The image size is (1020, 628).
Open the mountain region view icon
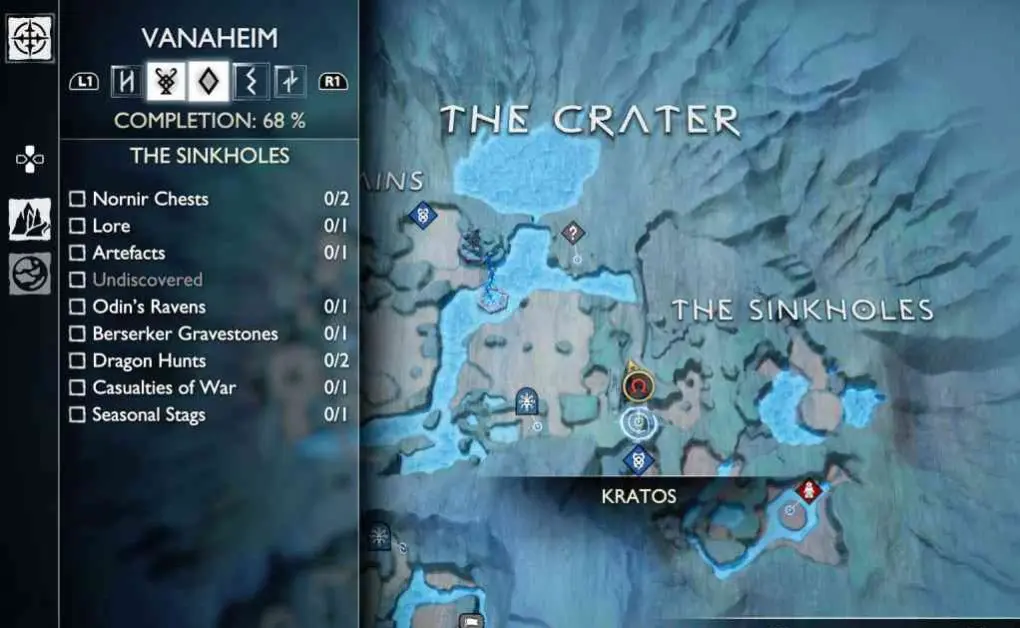coord(30,219)
